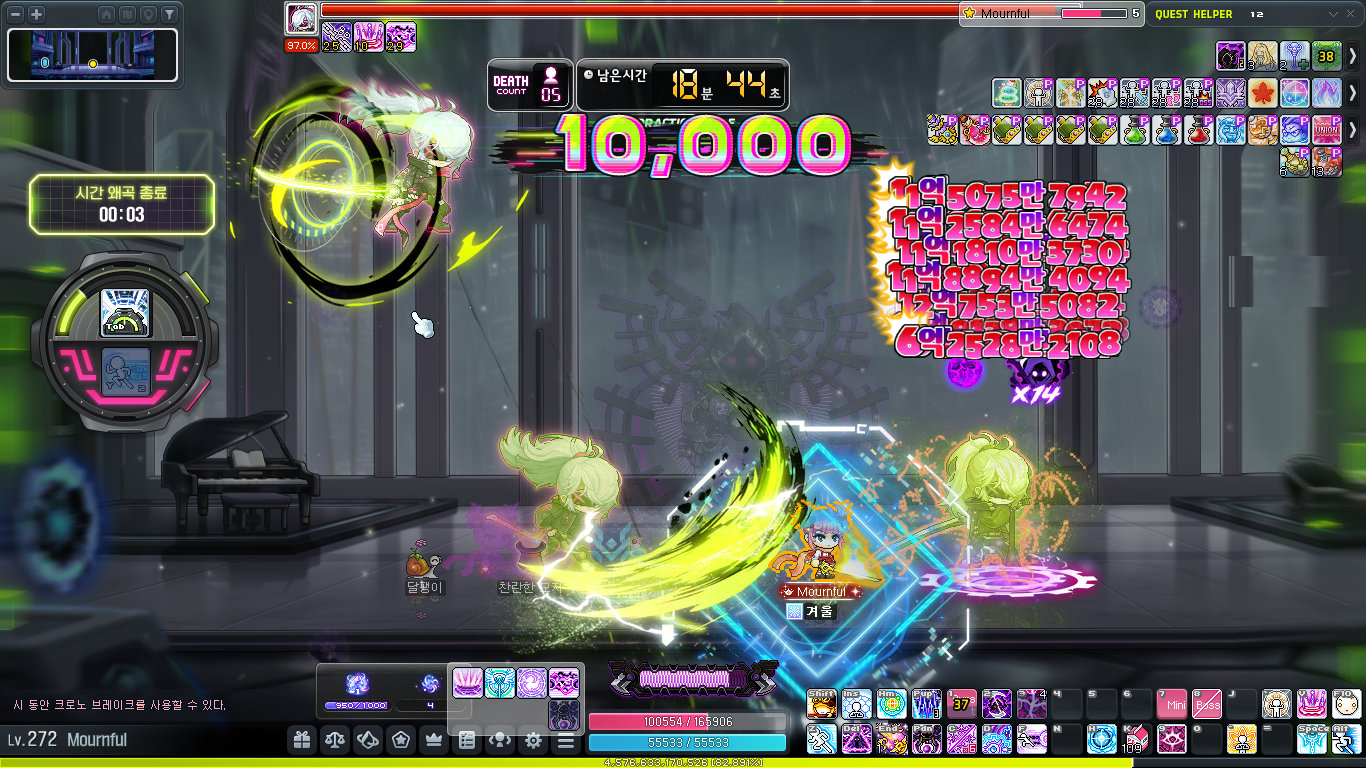Click the boss portrait beside the HP bar

click(301, 19)
